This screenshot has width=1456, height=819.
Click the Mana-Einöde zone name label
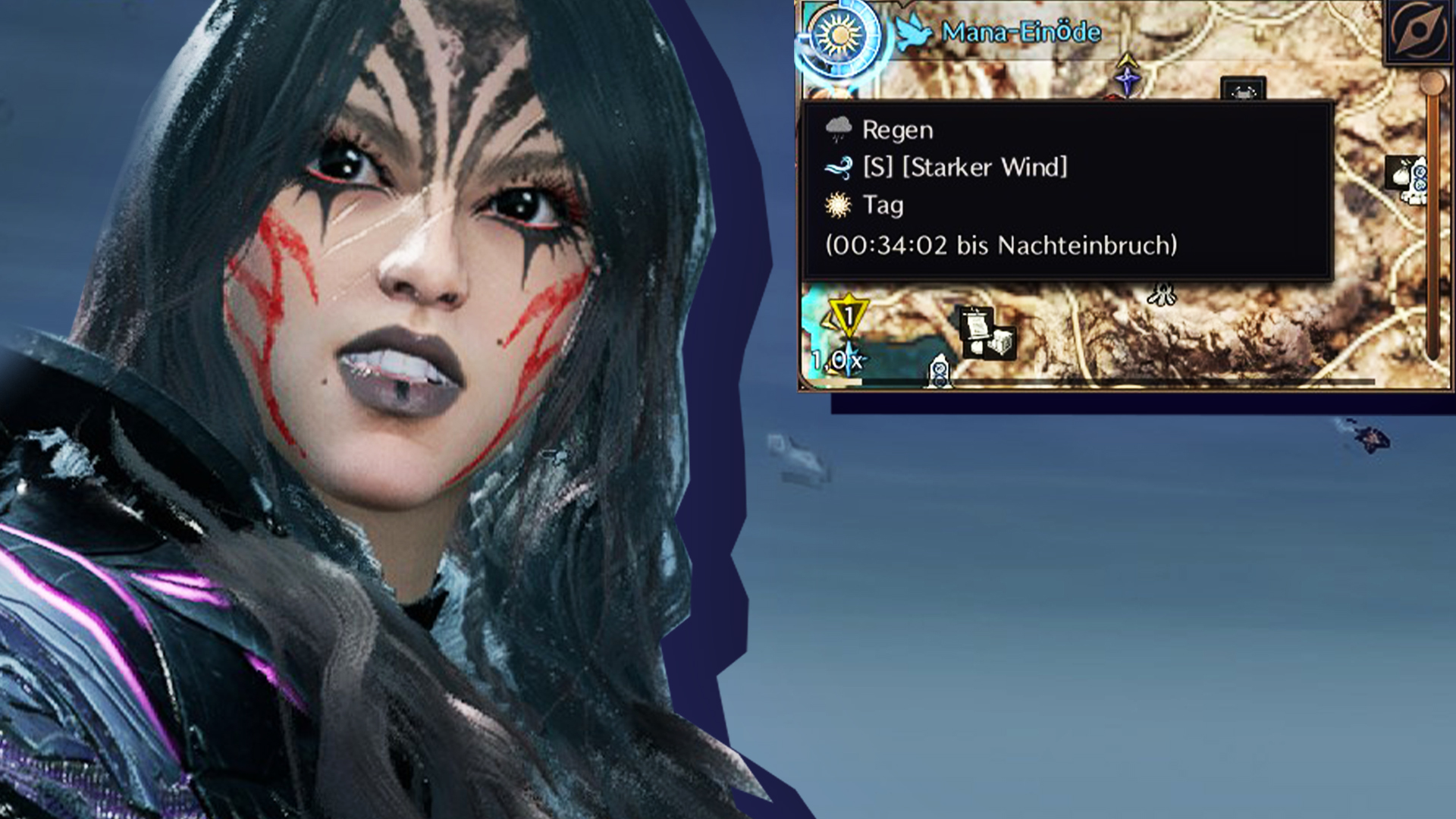[1021, 33]
